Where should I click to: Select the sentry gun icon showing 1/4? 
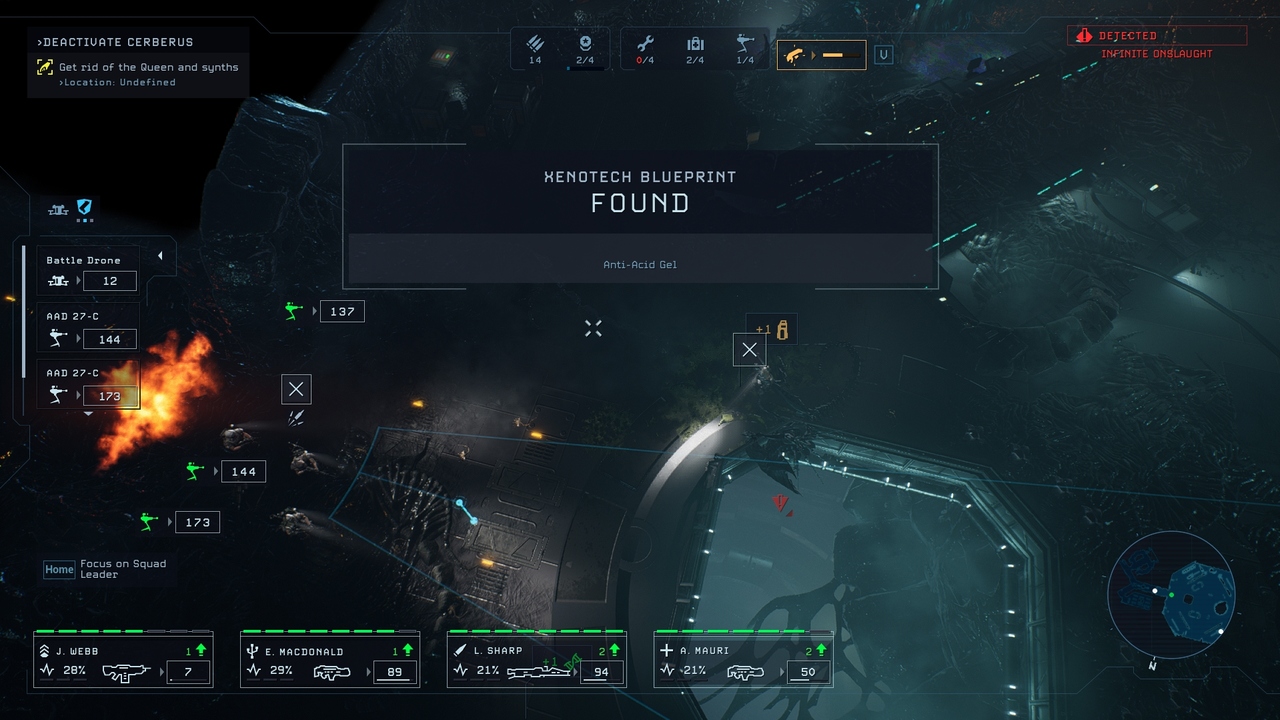[x=743, y=45]
